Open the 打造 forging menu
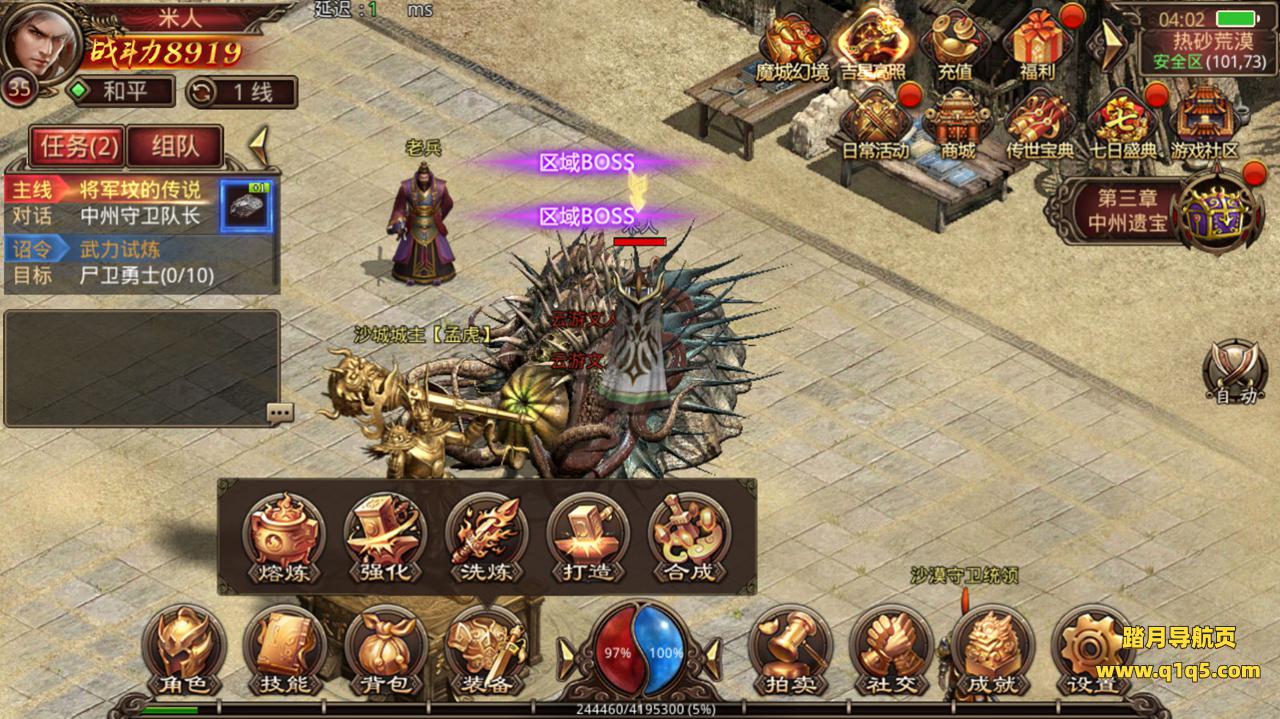The image size is (1280, 719). coord(587,537)
